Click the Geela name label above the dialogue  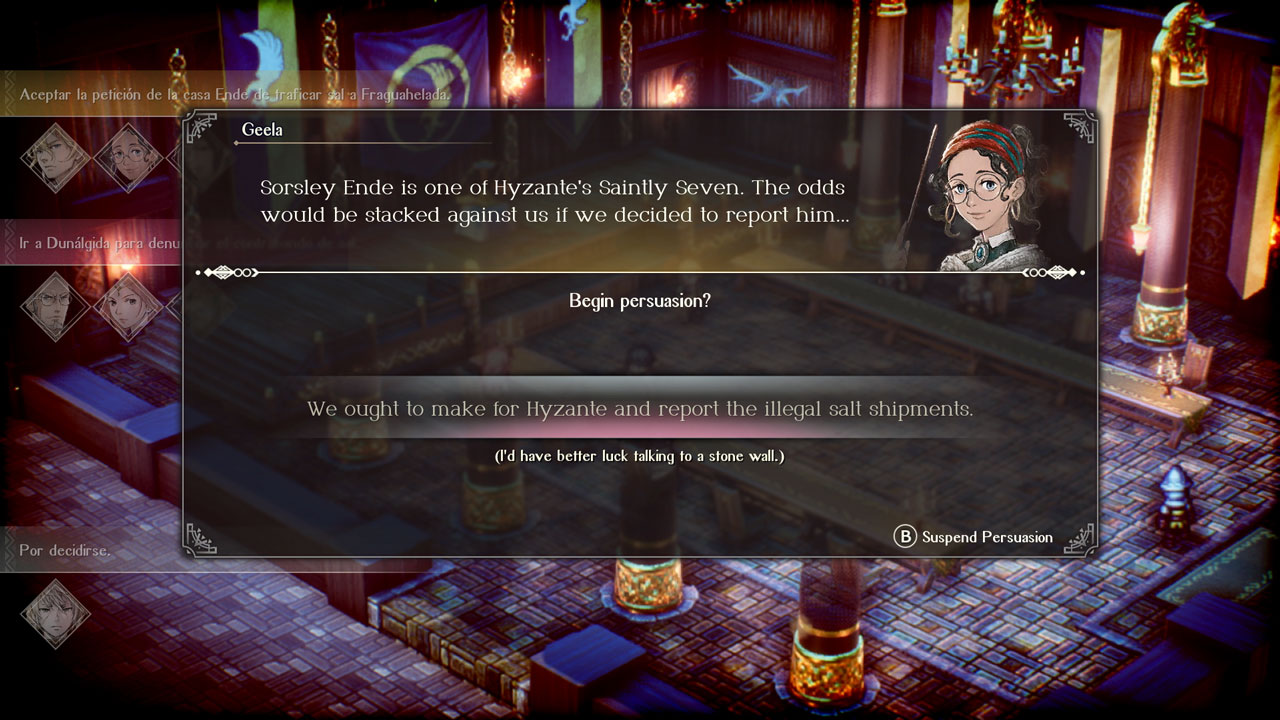[x=265, y=129]
